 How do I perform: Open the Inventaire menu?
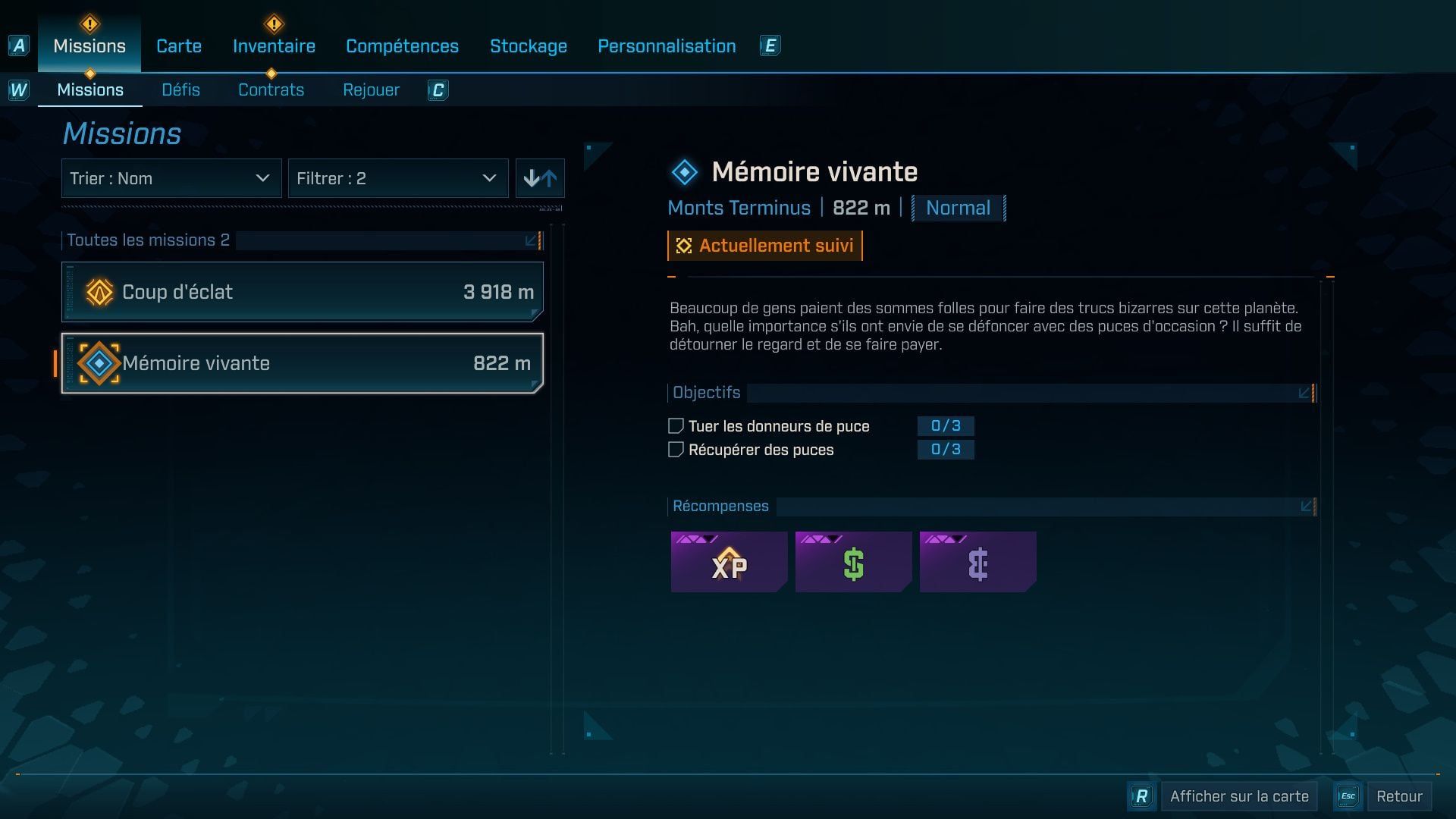[x=273, y=45]
